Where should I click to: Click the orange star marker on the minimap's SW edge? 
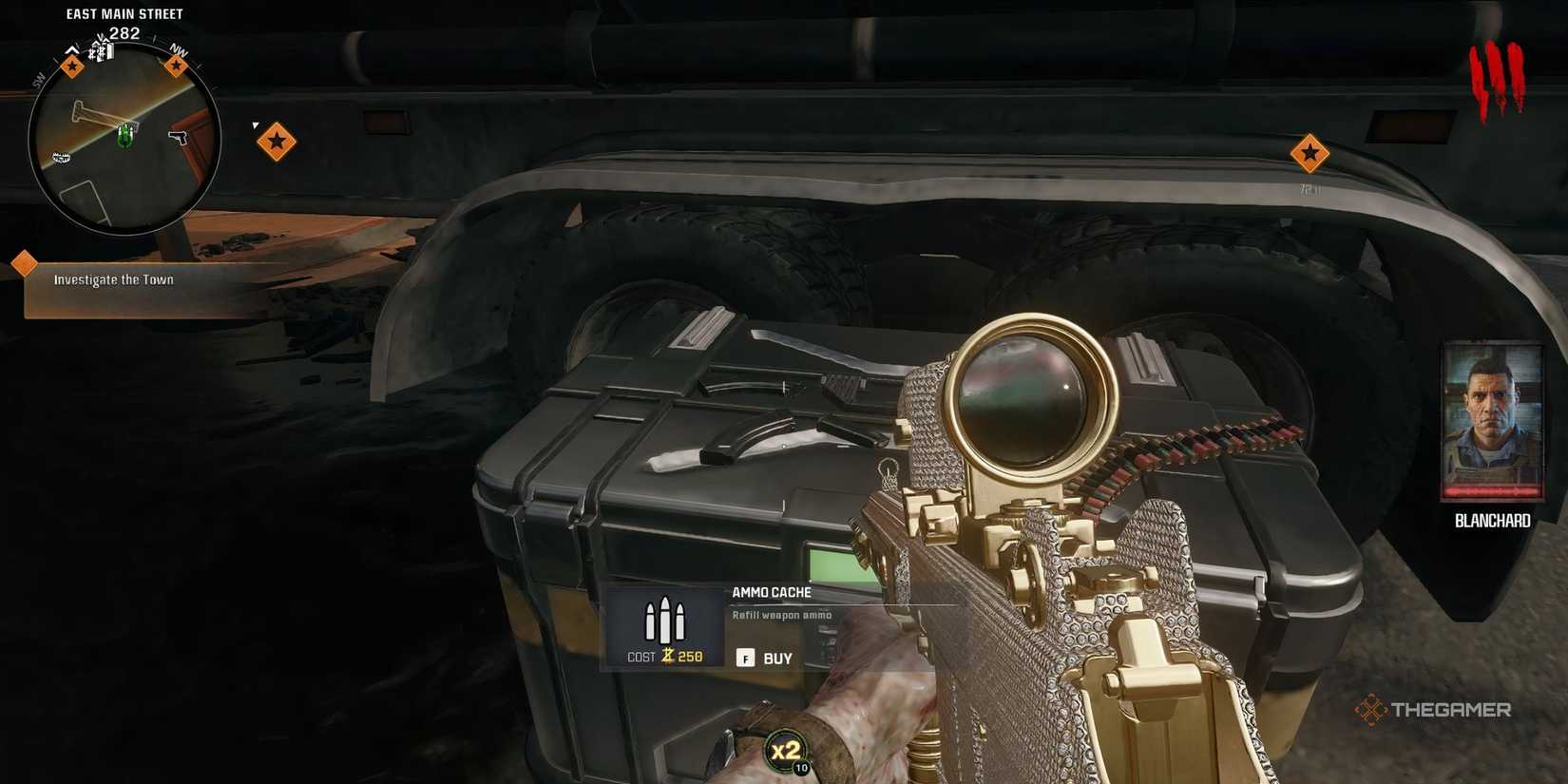pyautogui.click(x=72, y=66)
